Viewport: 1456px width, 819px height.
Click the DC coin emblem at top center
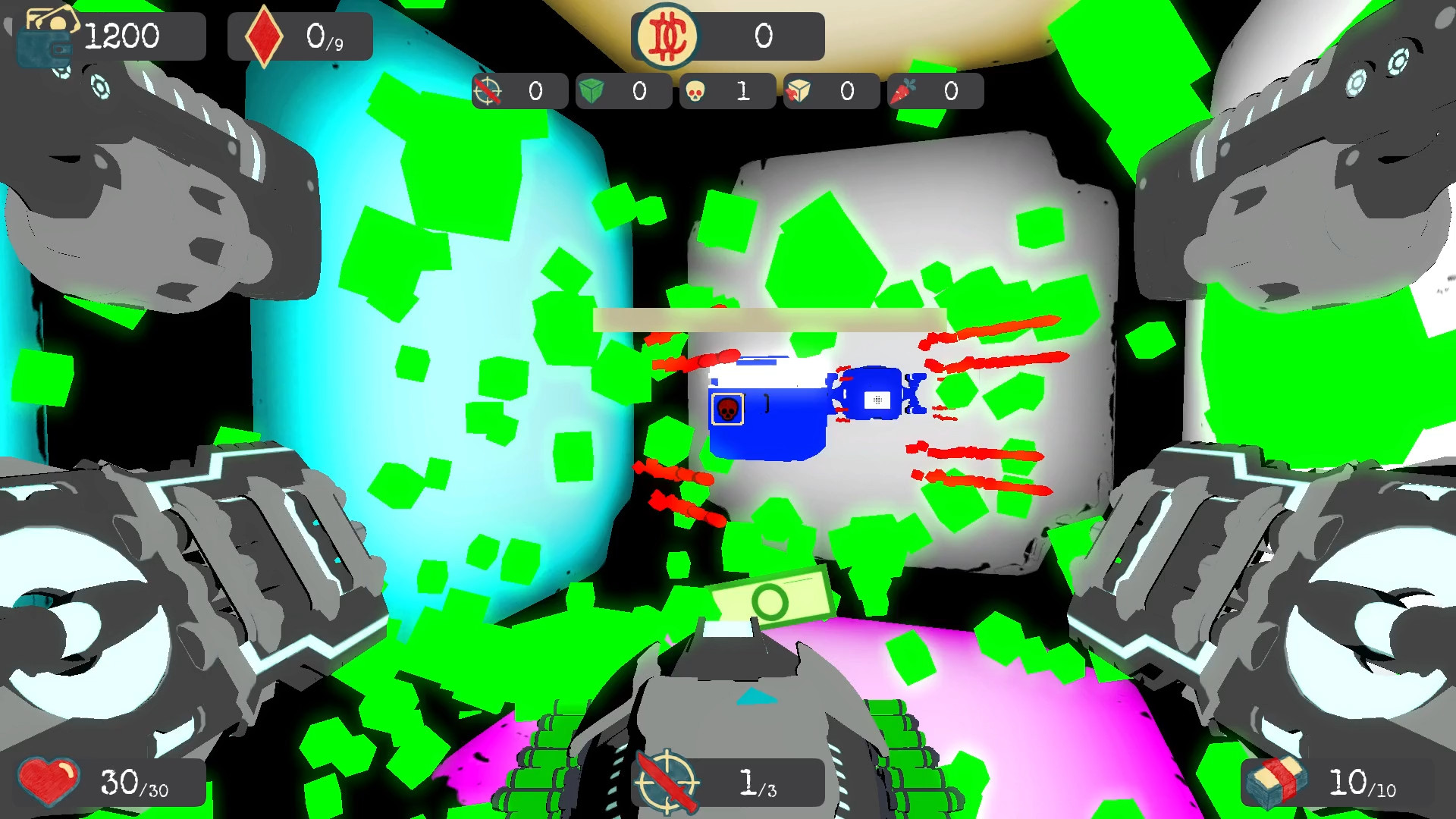coord(666,34)
